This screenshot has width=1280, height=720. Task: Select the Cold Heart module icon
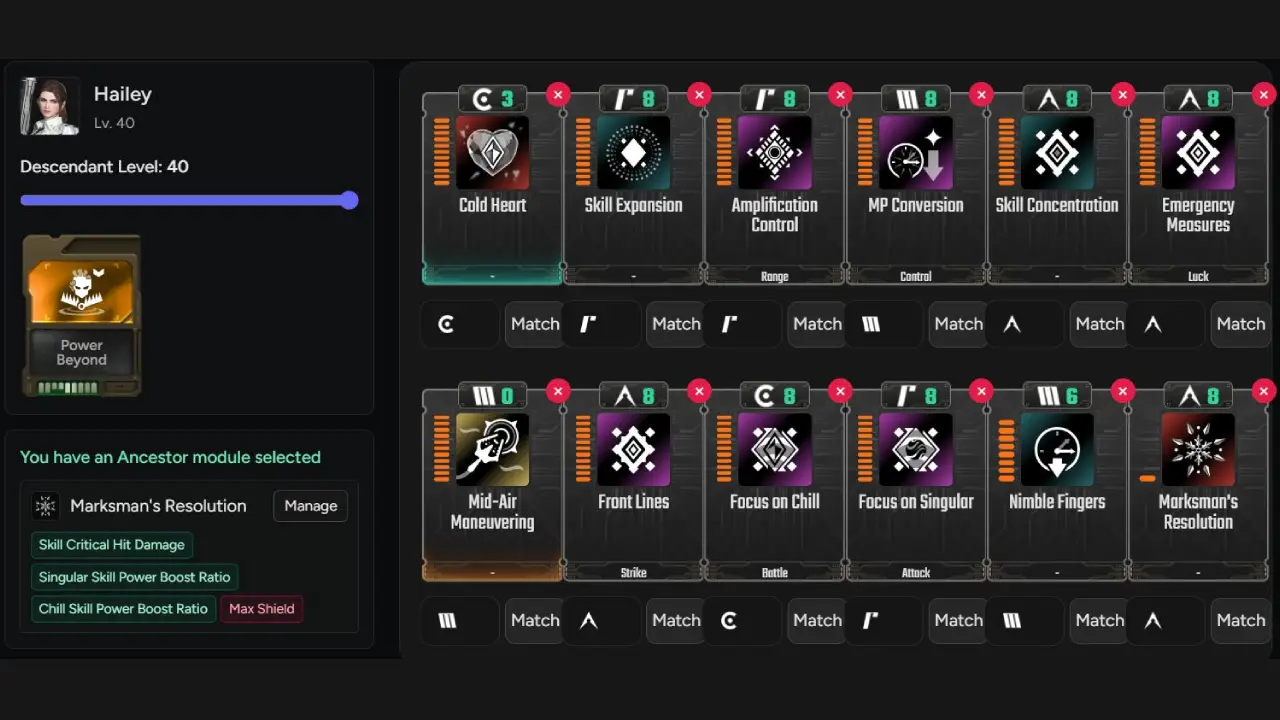[x=492, y=153]
